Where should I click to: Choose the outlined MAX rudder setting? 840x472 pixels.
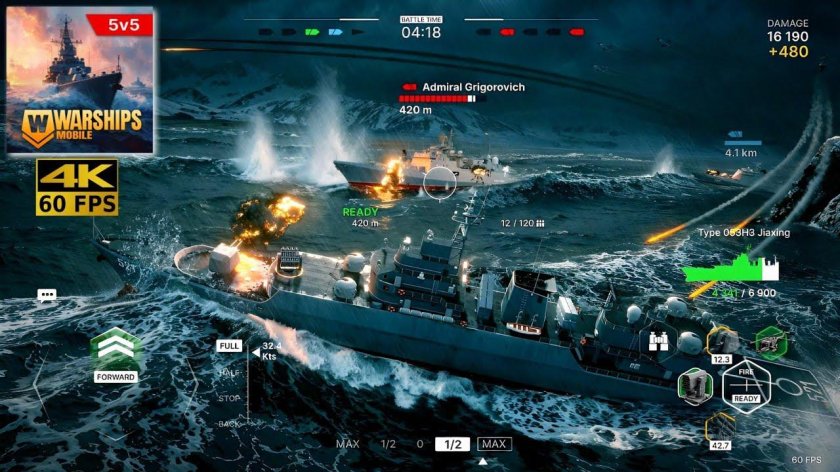tap(494, 444)
